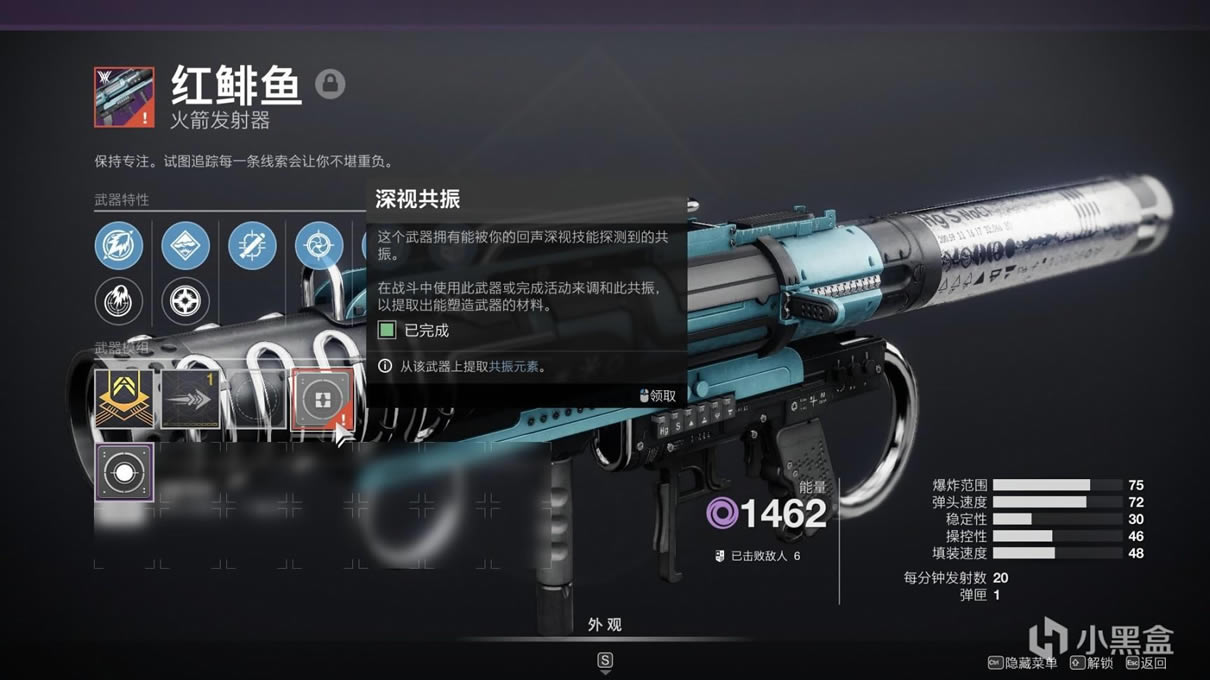Open the empty dashed-circle mod slot
Image resolution: width=1210 pixels, height=680 pixels.
256,399
